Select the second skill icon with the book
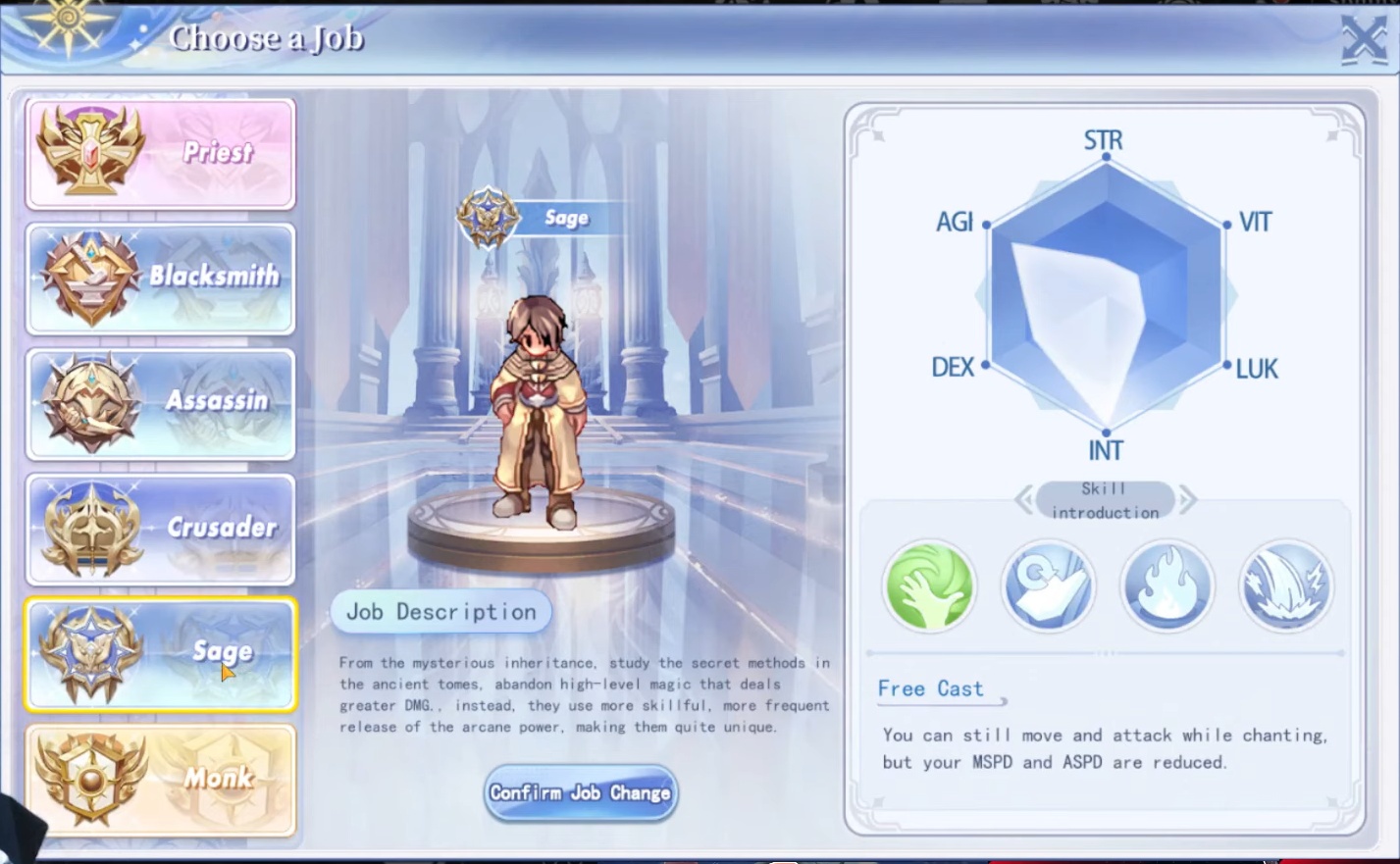 pos(1047,585)
